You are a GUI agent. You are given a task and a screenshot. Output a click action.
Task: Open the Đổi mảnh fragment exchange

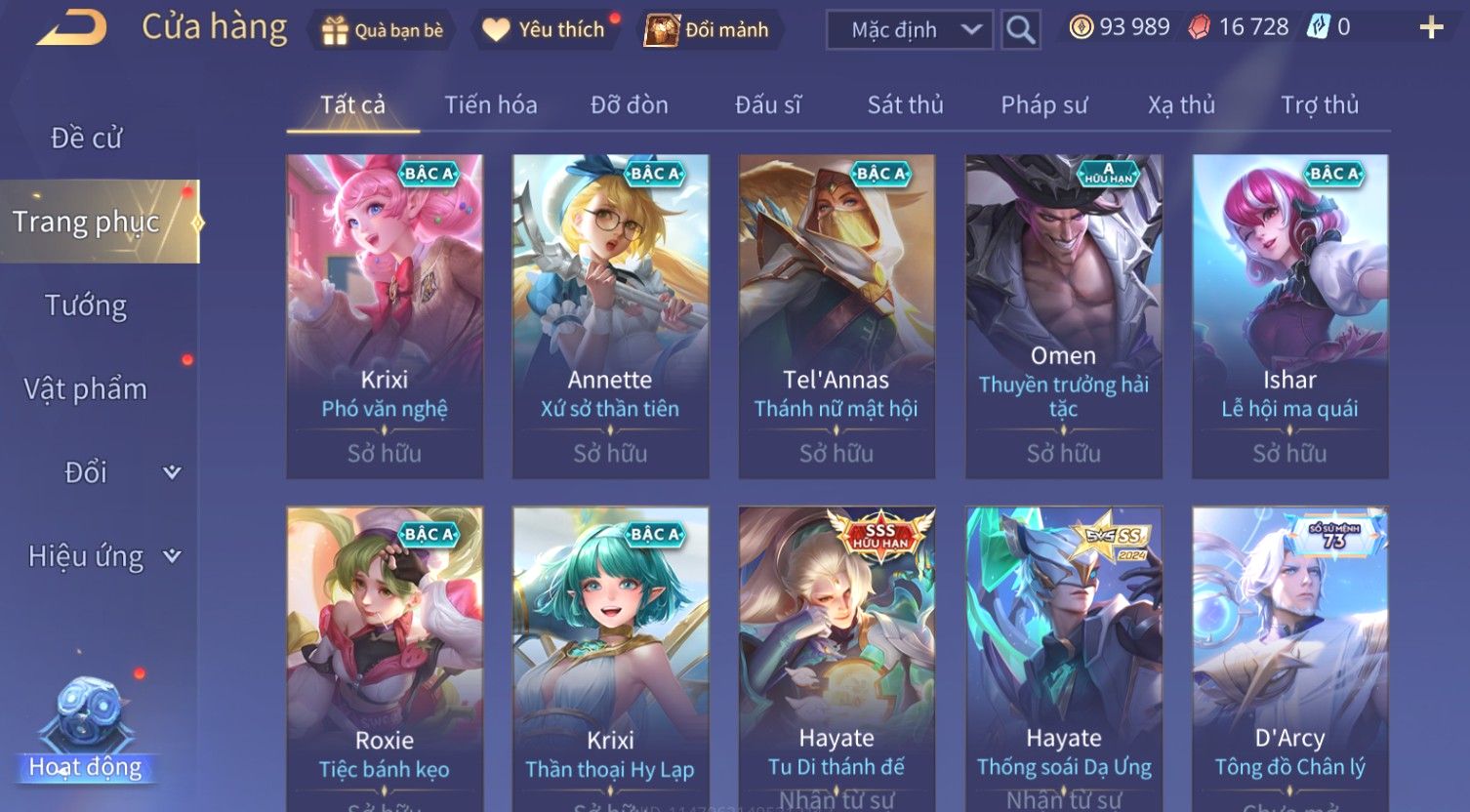pyautogui.click(x=710, y=30)
